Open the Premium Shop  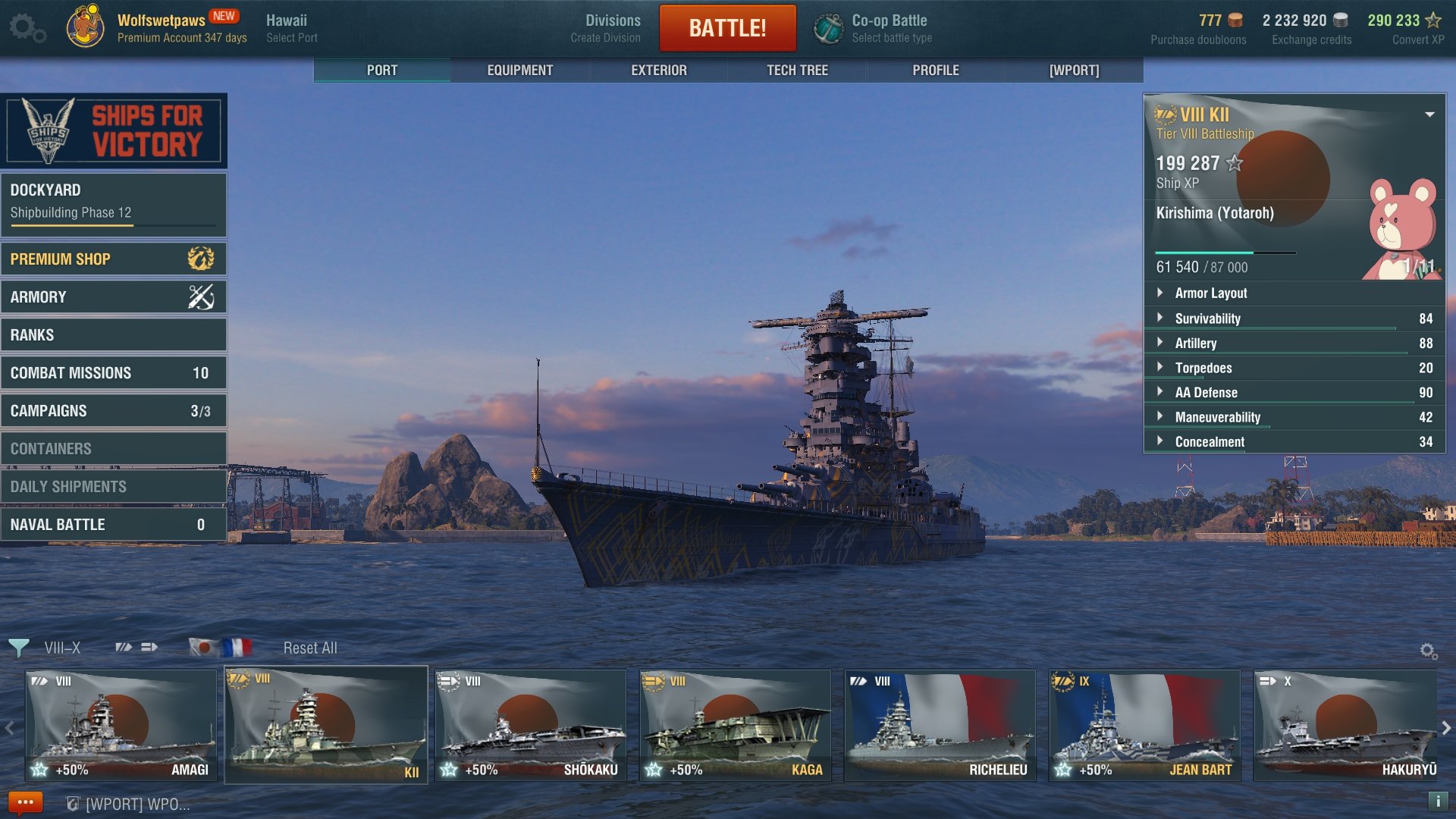[114, 259]
